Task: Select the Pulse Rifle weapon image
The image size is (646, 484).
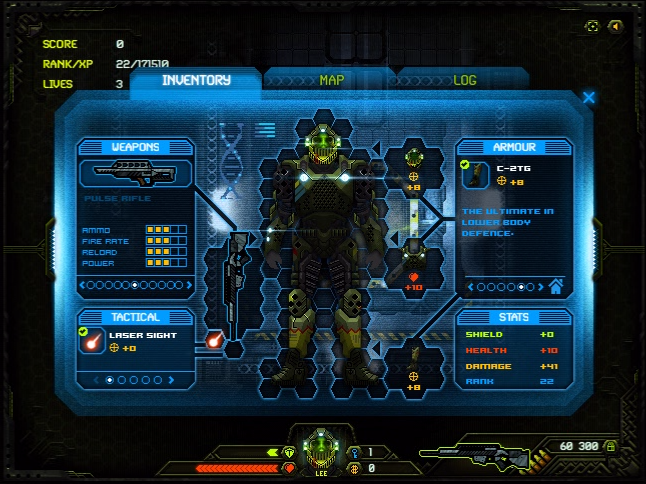Action: (x=134, y=173)
